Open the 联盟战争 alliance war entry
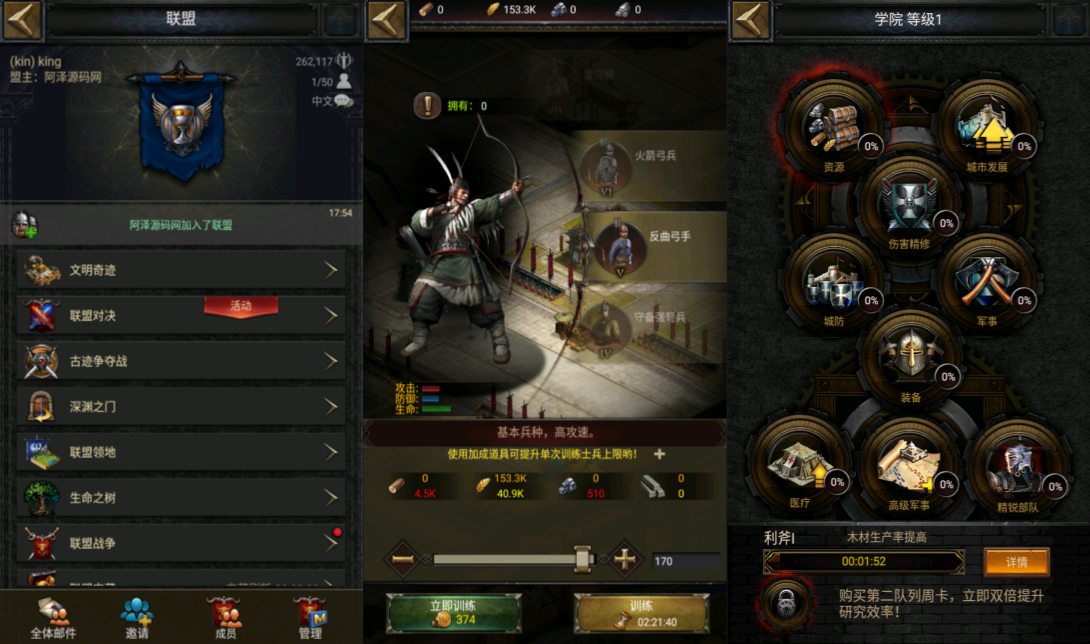1090x644 pixels. pos(181,543)
